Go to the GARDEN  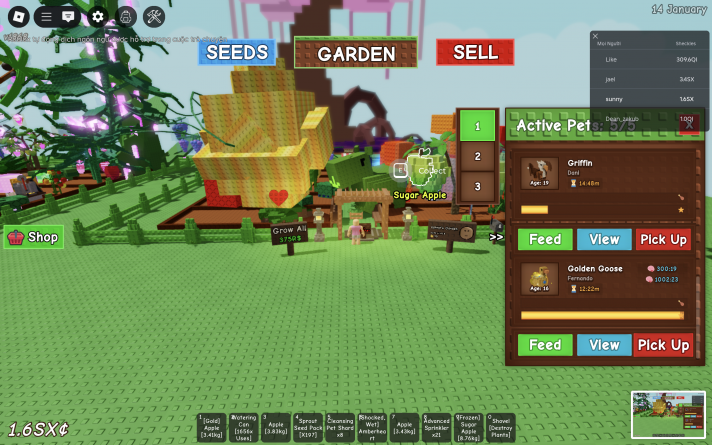(356, 54)
